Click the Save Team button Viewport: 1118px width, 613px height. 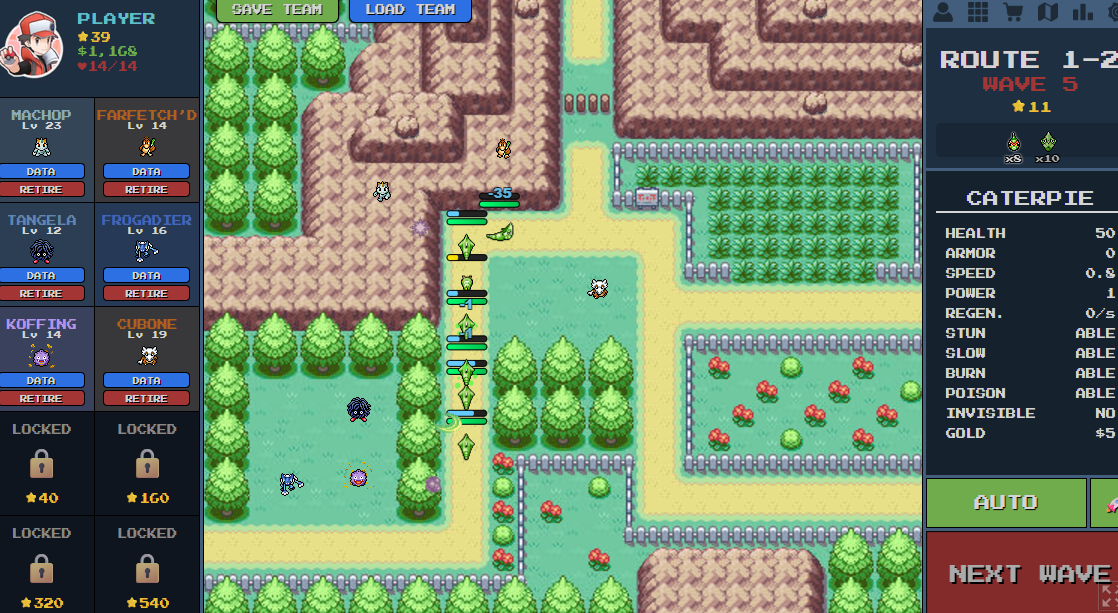[276, 10]
